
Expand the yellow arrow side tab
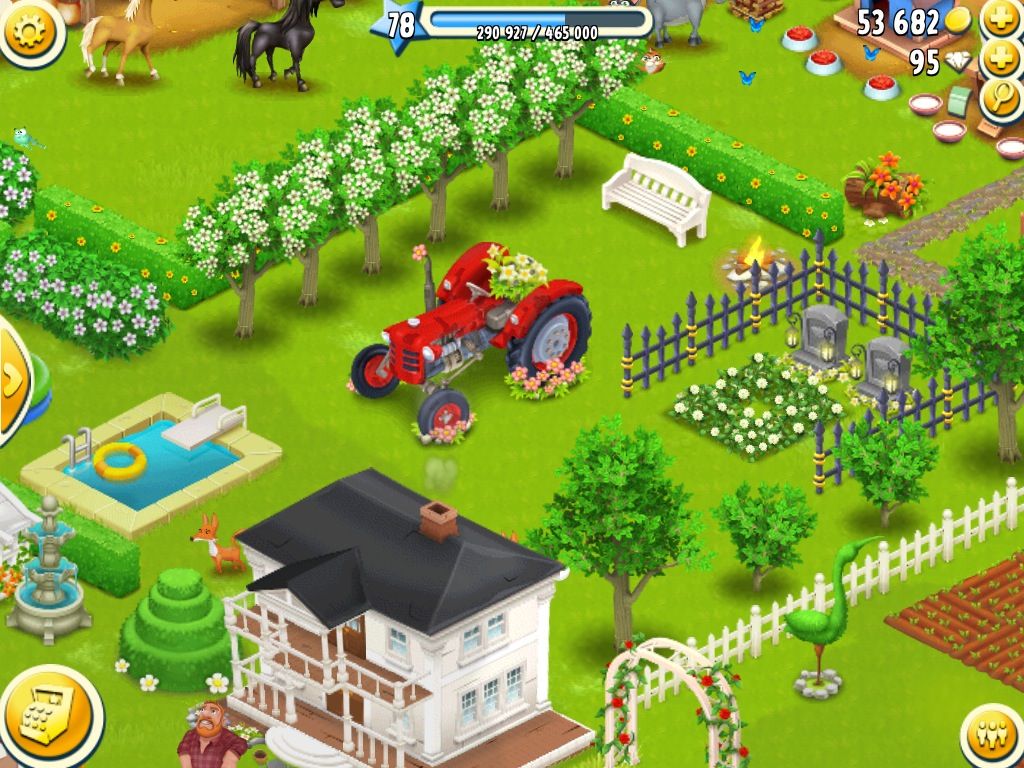[12, 381]
